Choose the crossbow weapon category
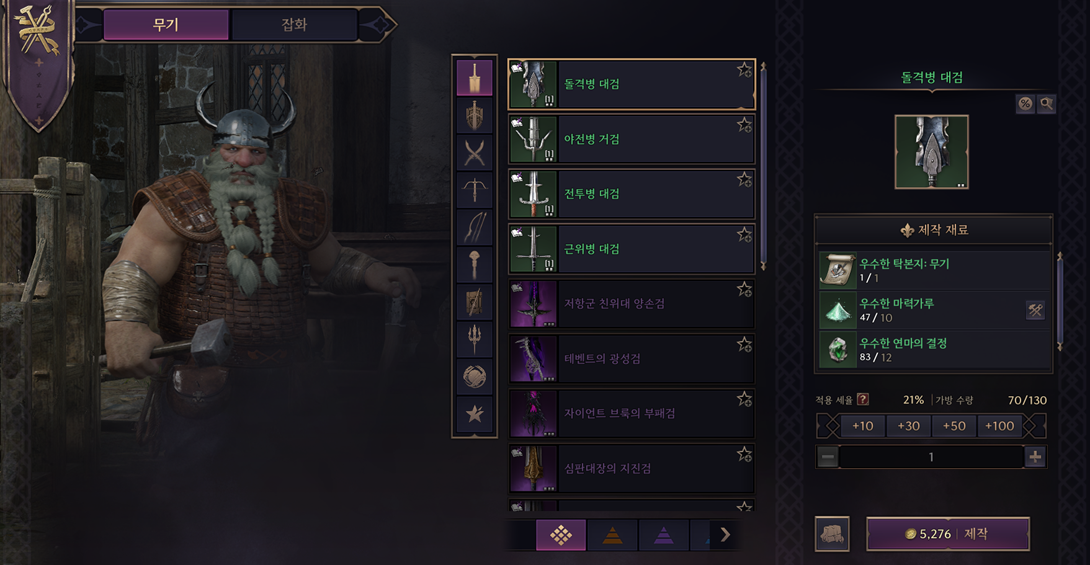1090x565 pixels. [475, 190]
